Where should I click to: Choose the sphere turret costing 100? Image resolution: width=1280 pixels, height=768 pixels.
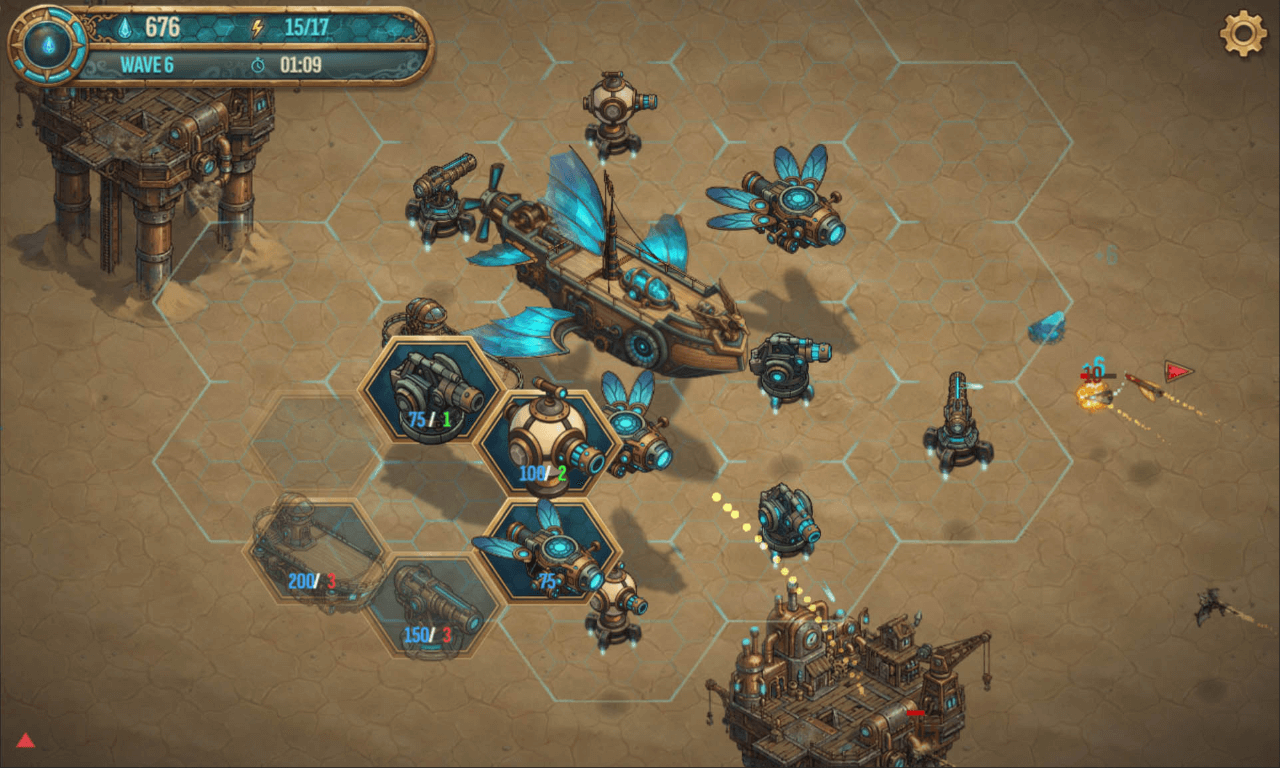click(x=548, y=444)
